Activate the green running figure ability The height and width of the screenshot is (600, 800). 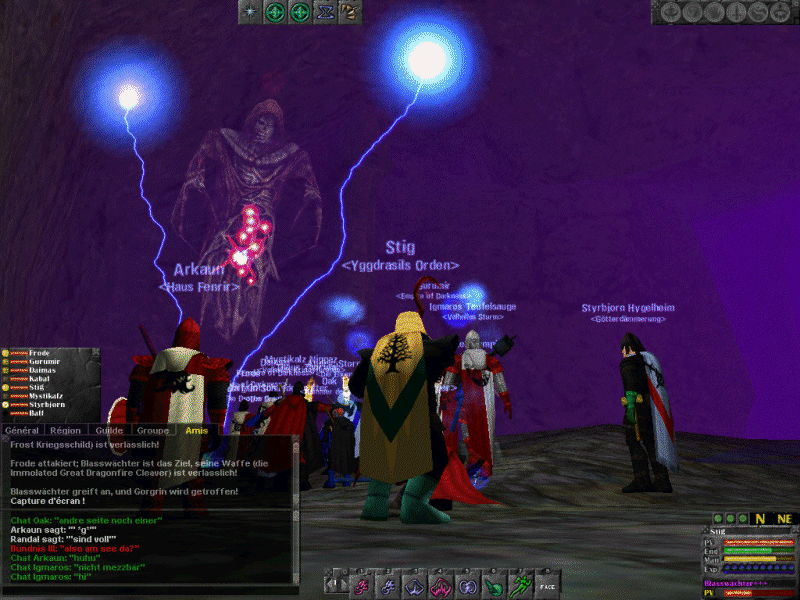[x=520, y=584]
